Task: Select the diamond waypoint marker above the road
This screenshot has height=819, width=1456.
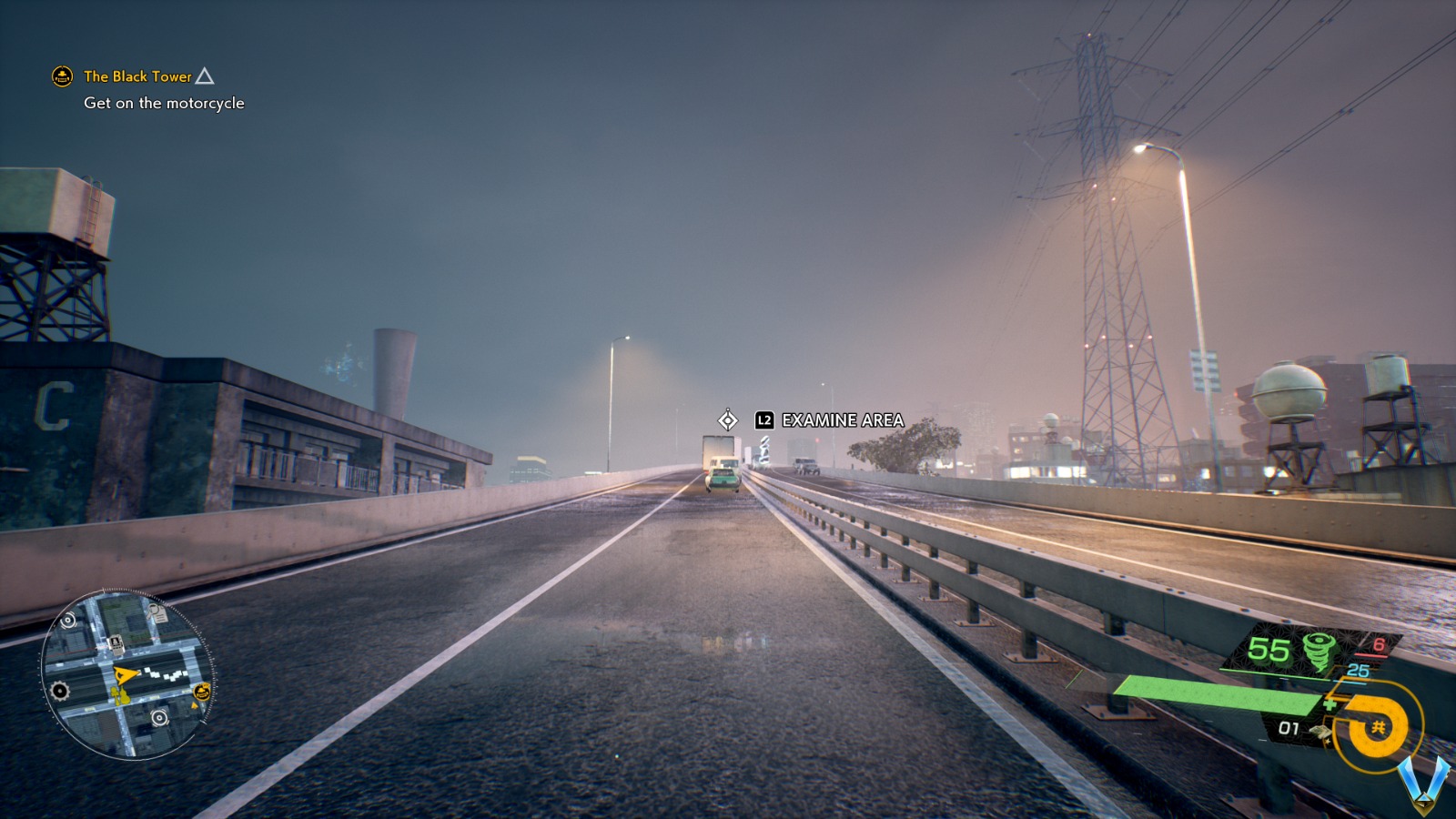Action: tap(727, 420)
